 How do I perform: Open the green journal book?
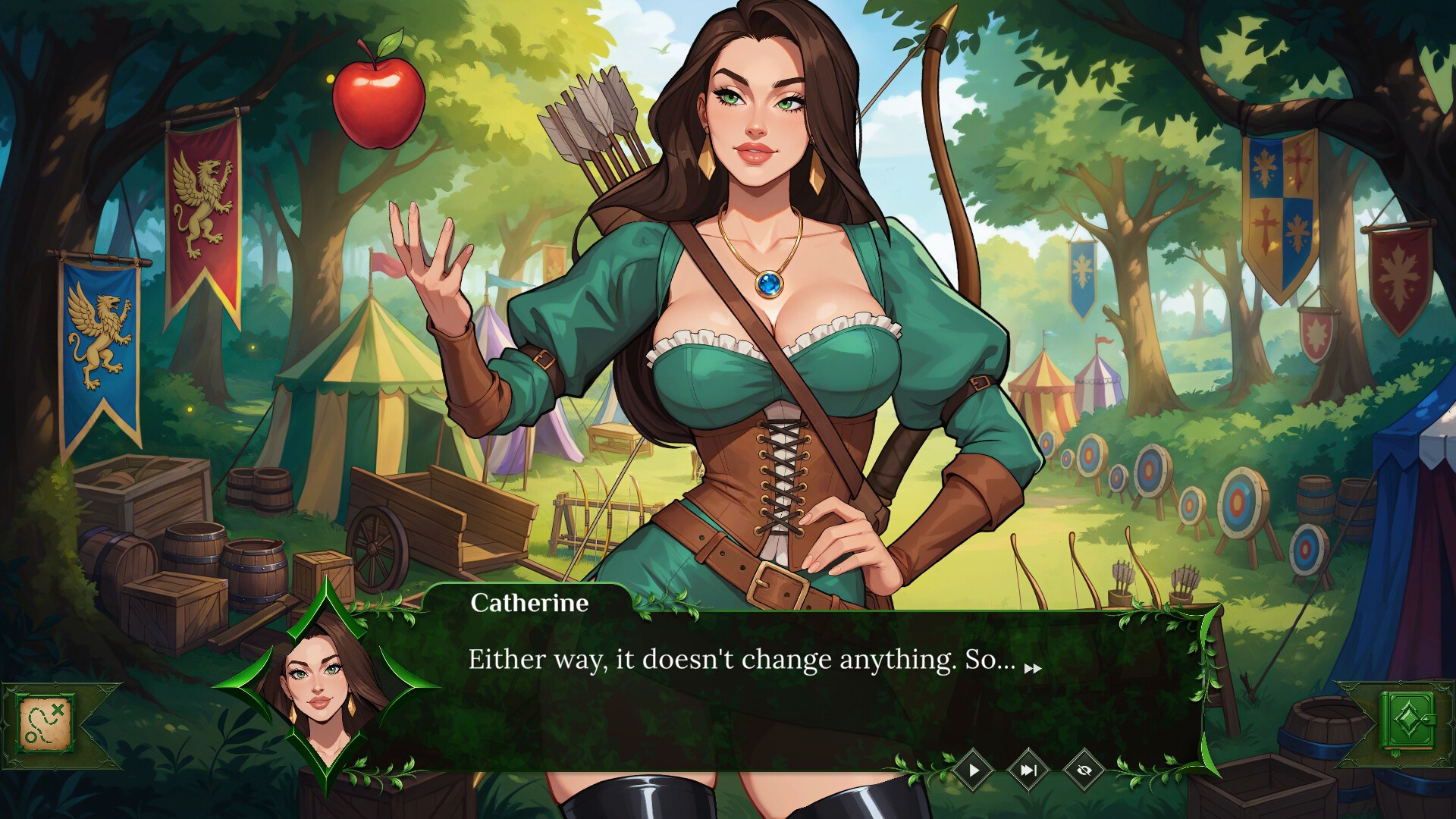(x=1409, y=721)
